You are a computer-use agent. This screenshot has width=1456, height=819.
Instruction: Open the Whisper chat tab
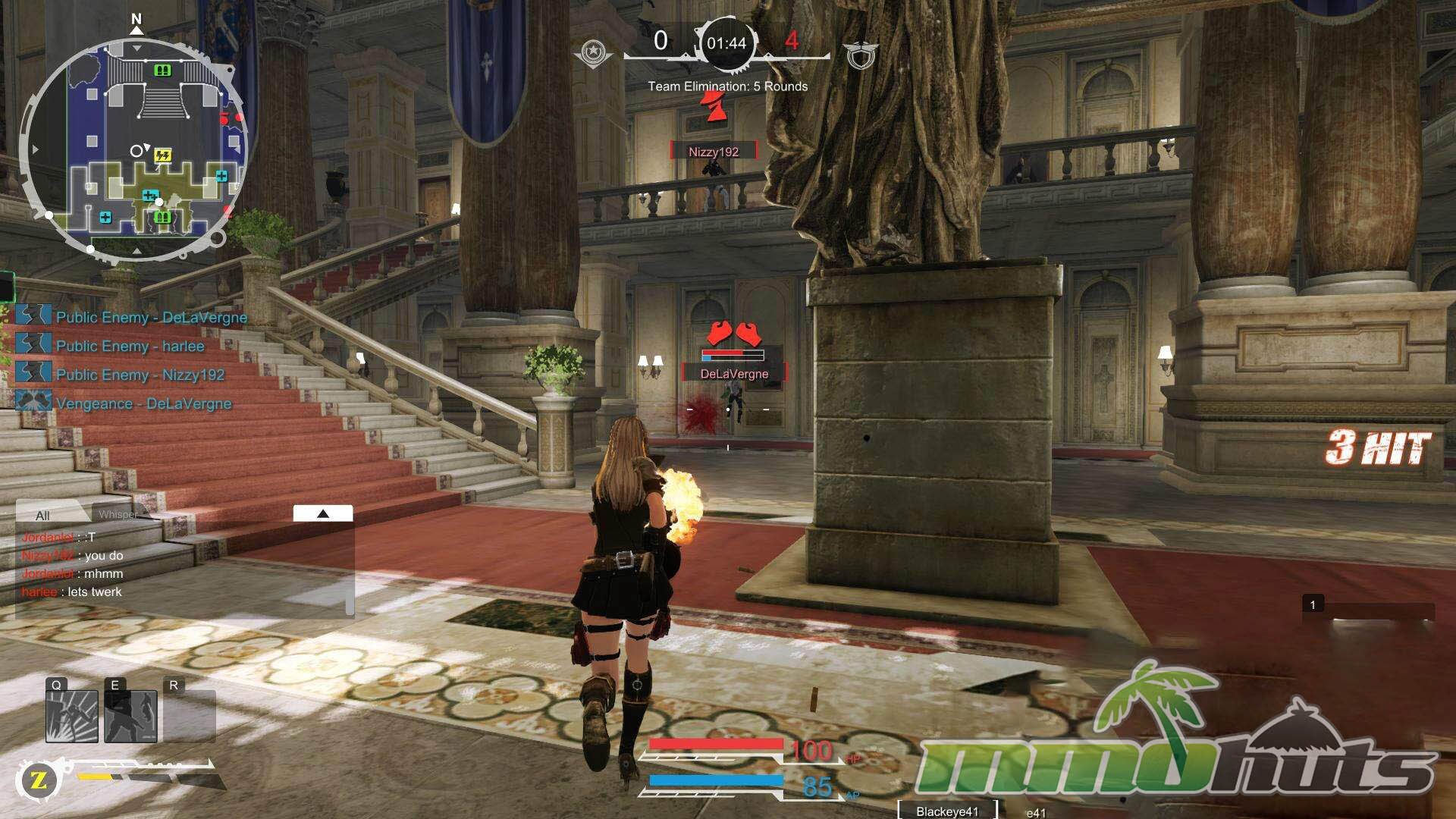(x=118, y=514)
